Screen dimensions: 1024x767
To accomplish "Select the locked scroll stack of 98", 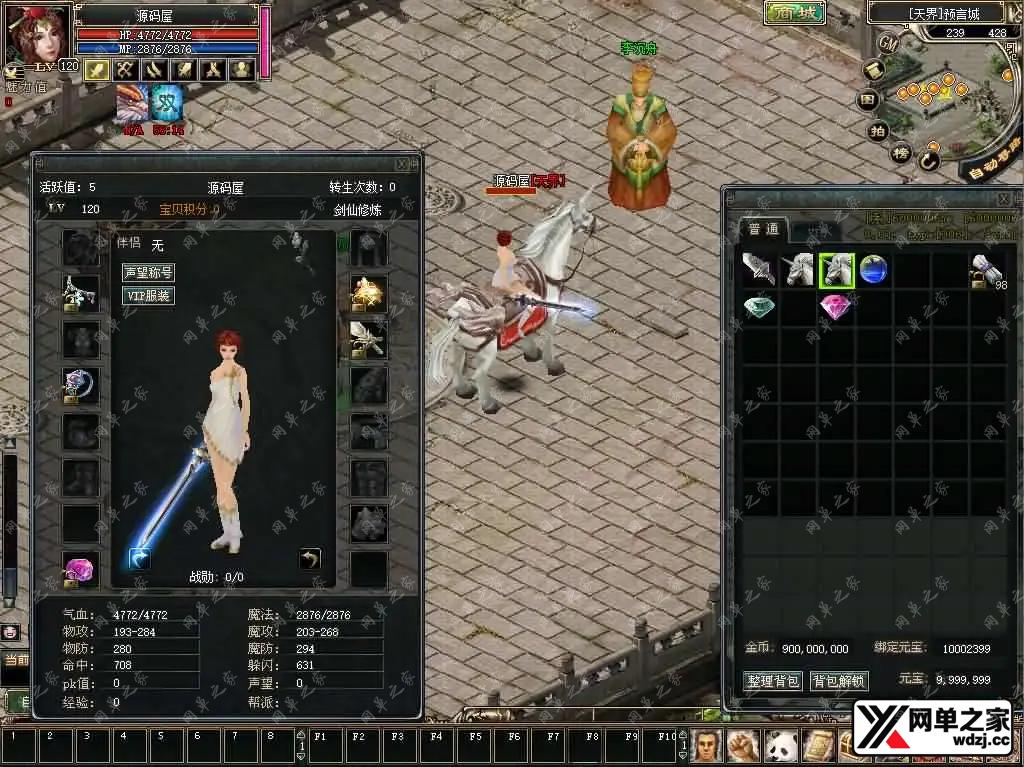I will click(x=986, y=271).
